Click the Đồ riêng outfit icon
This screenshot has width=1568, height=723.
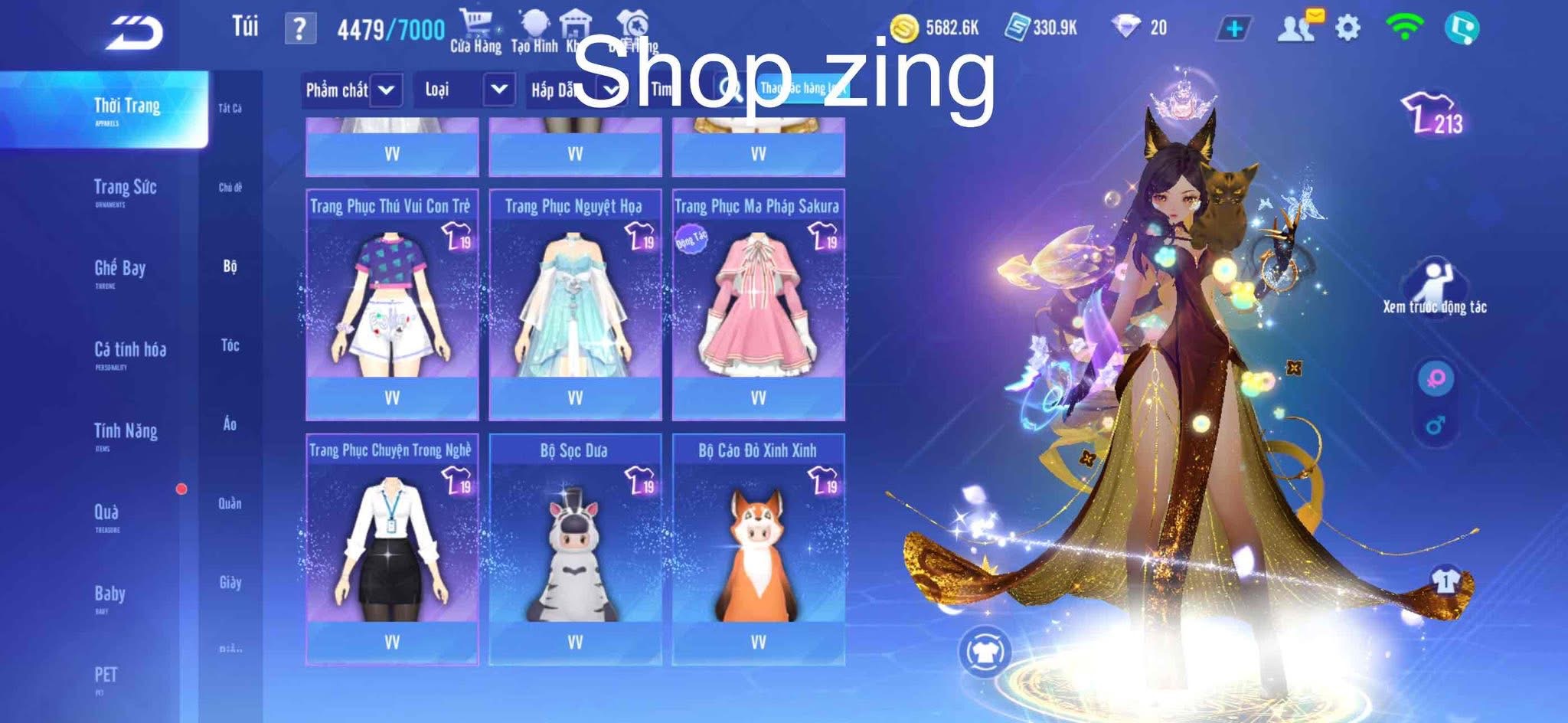pyautogui.click(x=634, y=23)
